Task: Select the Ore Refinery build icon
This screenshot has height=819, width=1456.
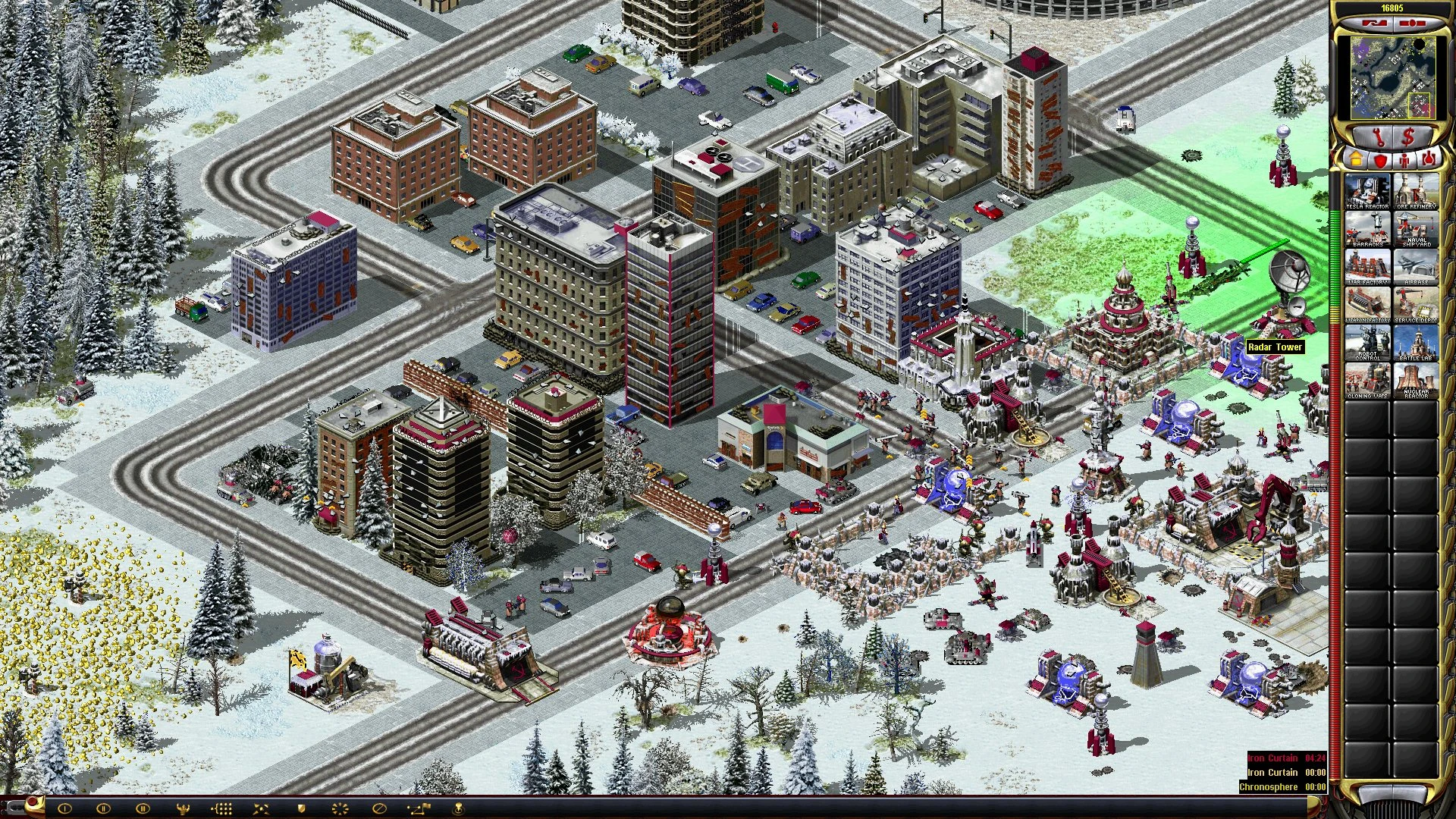Action: (1416, 191)
